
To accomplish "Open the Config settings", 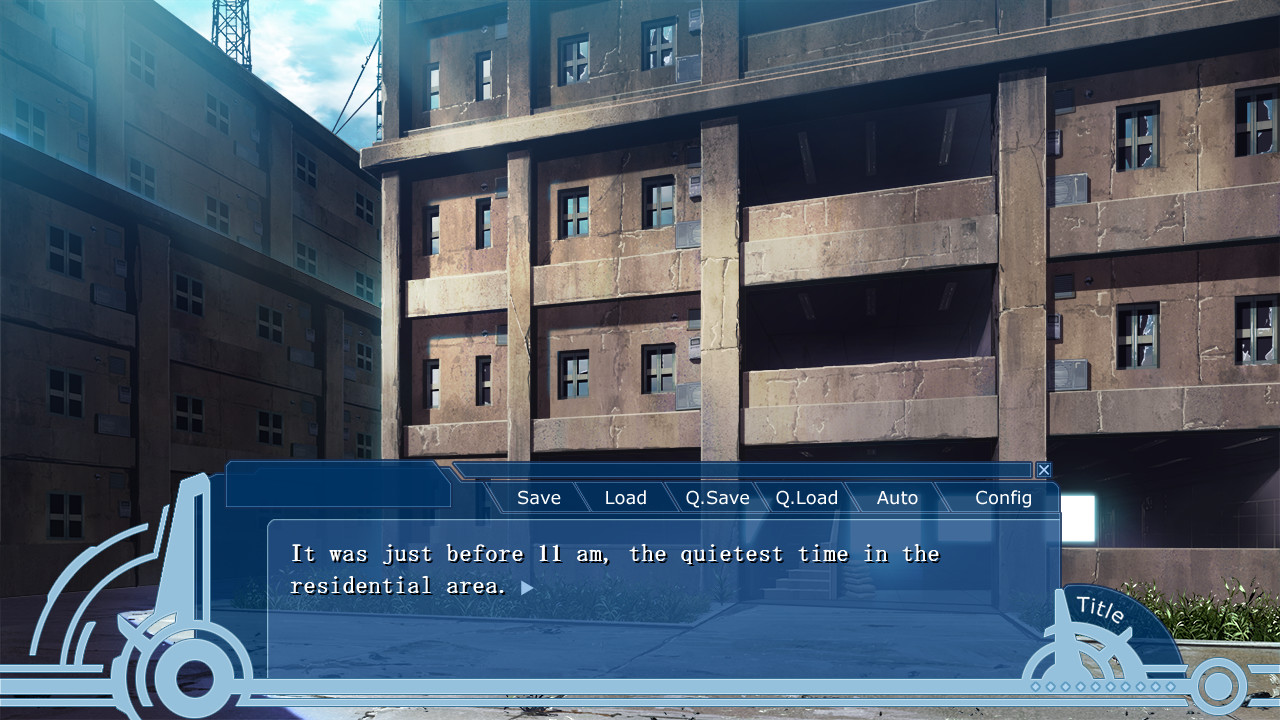I will (x=1003, y=497).
